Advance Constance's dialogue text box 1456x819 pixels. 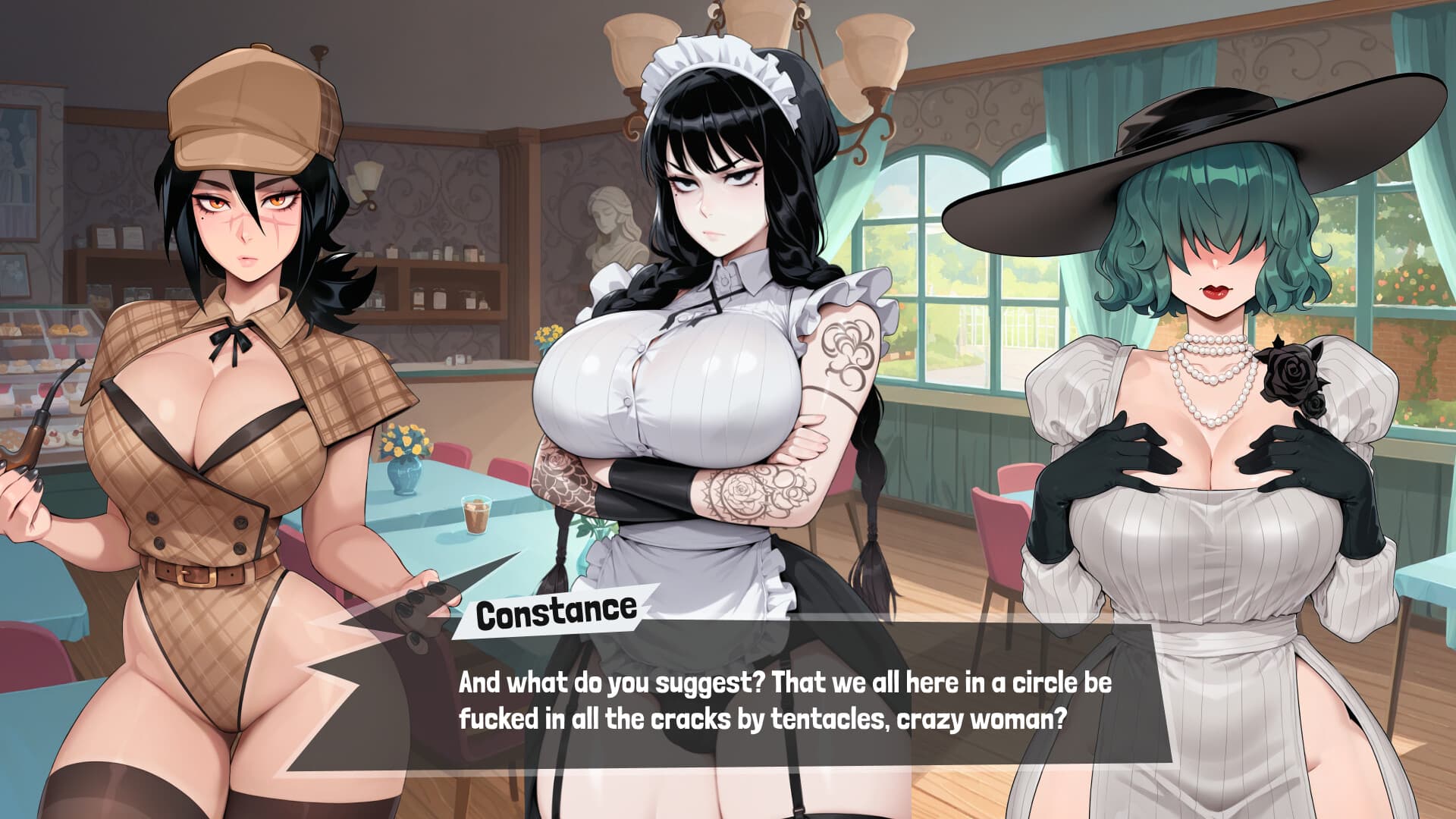click(758, 701)
